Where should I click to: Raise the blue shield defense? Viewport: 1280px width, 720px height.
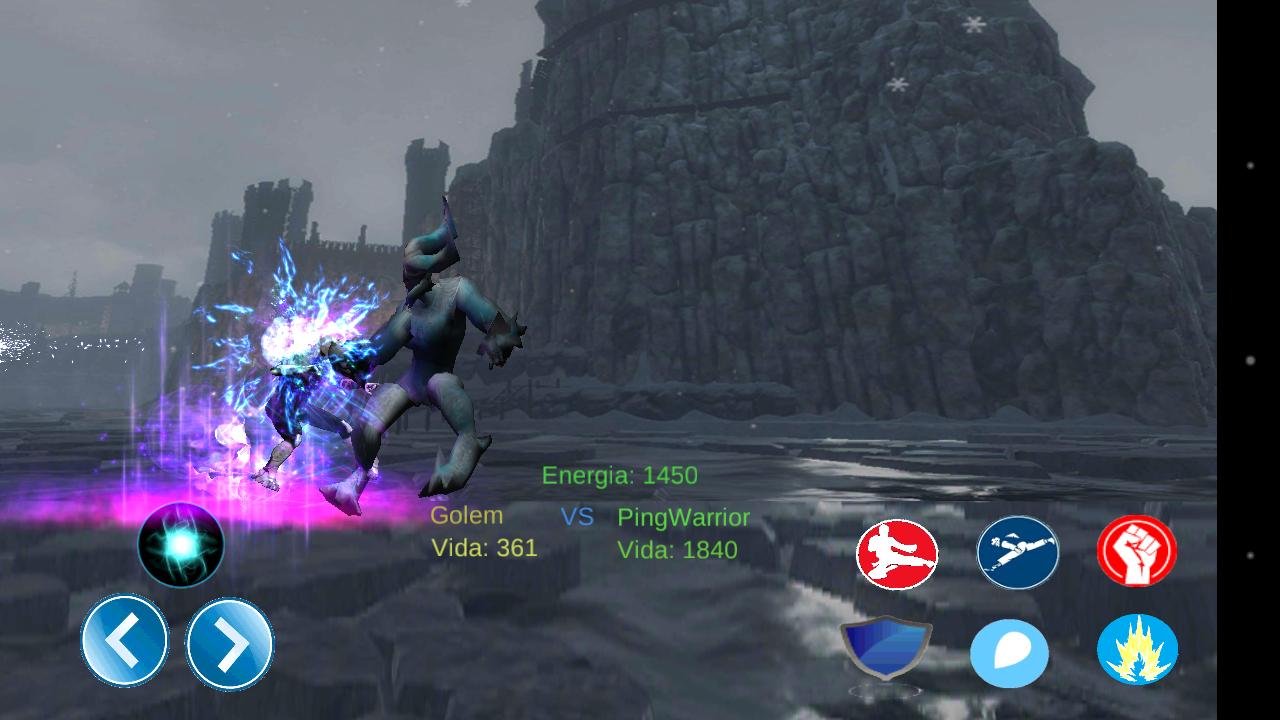tap(886, 650)
